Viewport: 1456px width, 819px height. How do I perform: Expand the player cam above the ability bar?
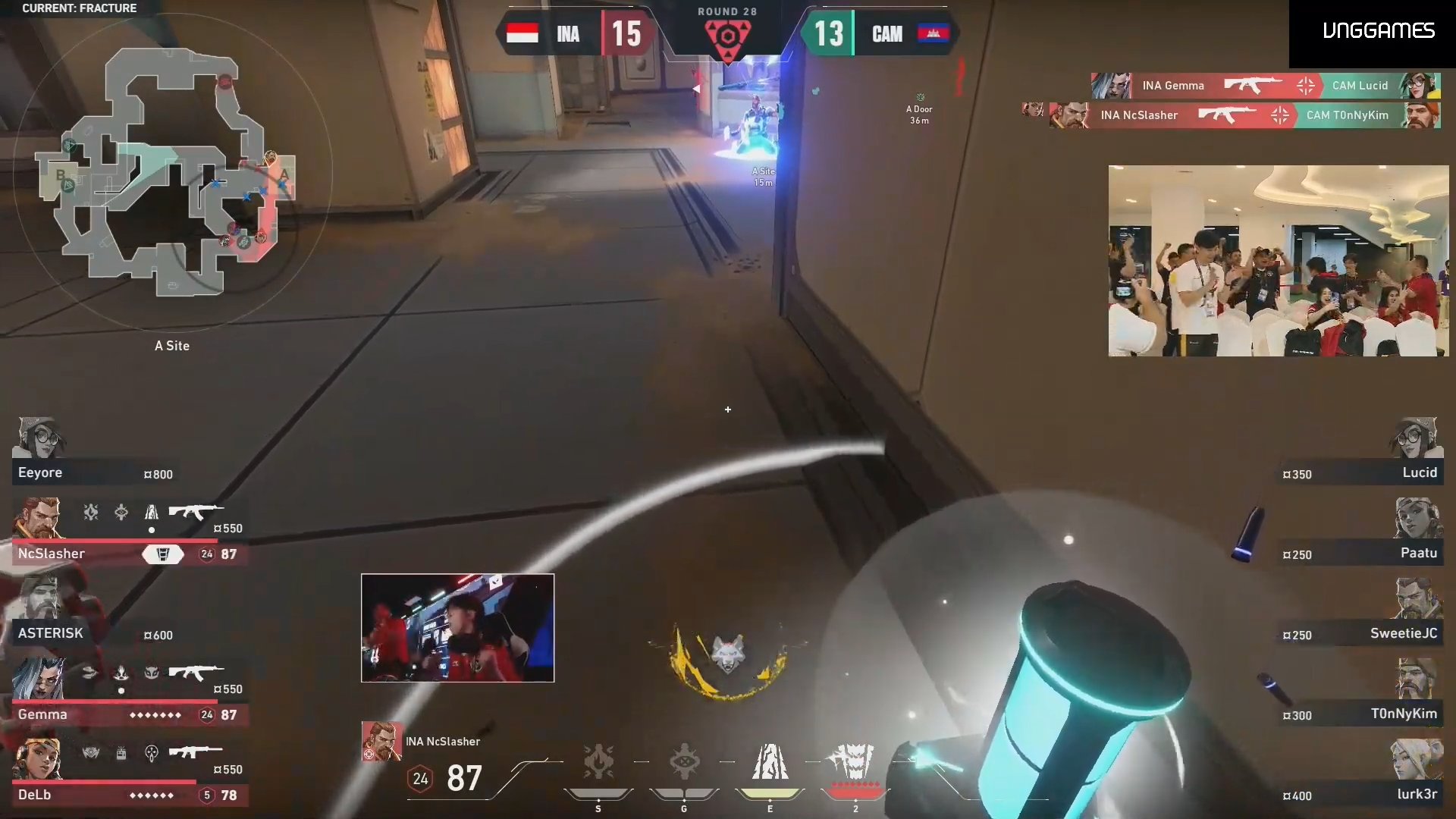pos(457,628)
